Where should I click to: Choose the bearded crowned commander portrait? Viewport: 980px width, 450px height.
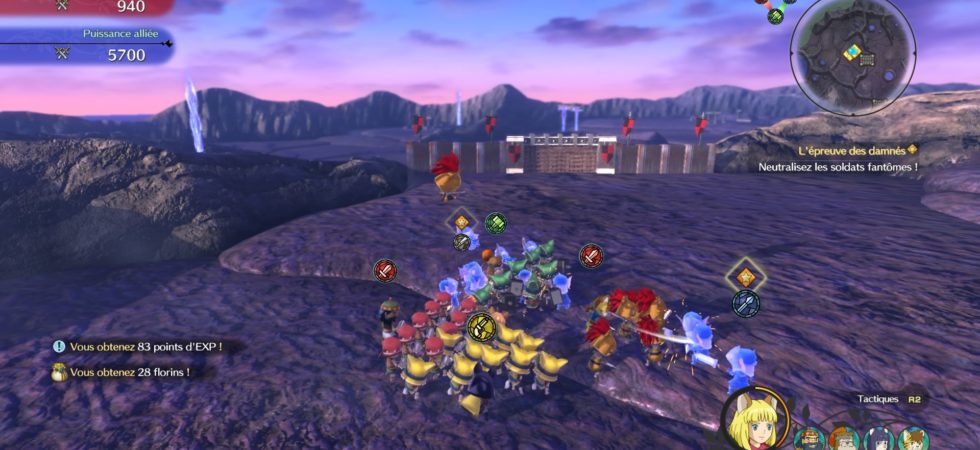(x=809, y=439)
